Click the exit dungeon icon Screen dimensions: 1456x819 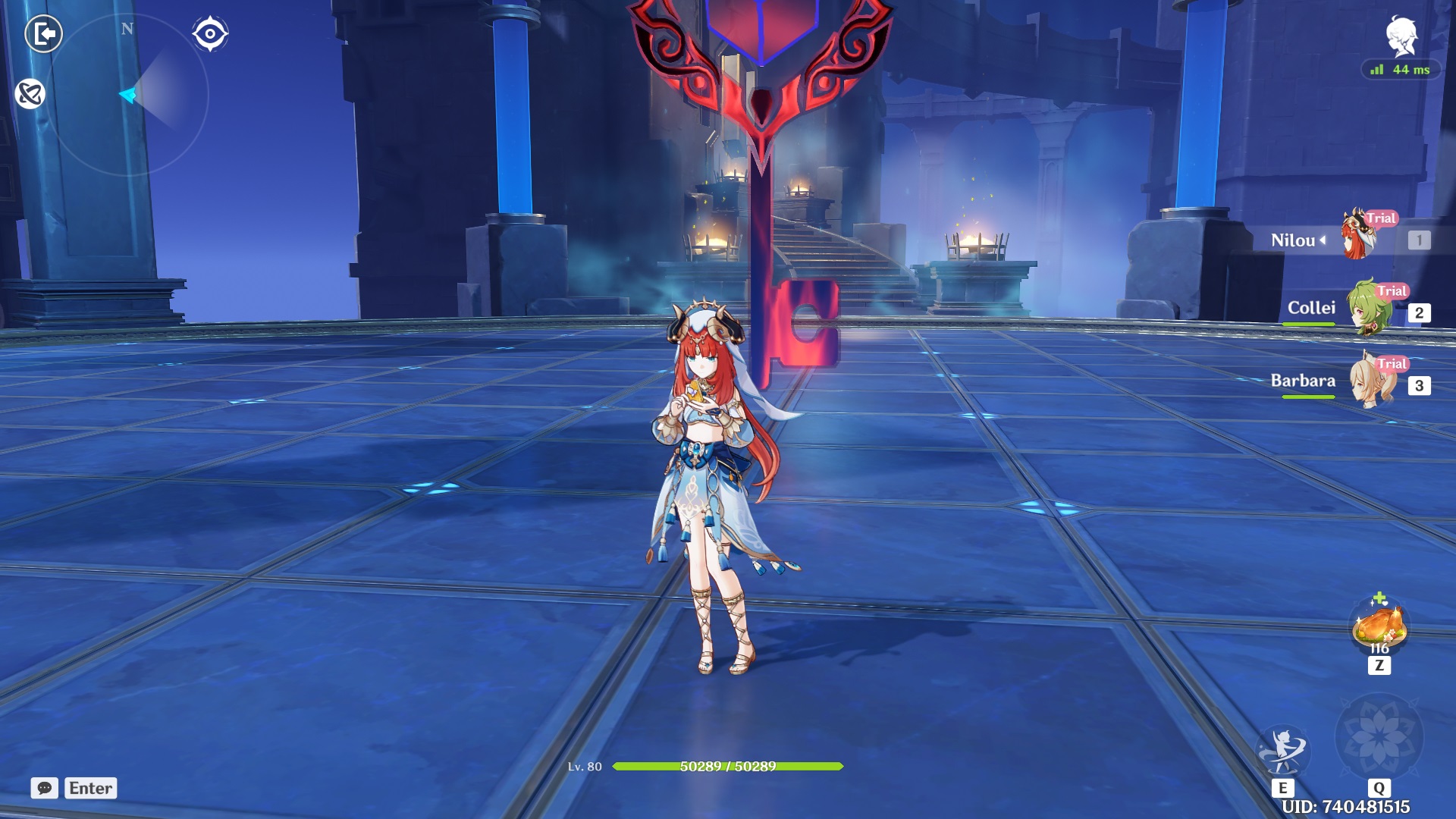(x=43, y=33)
